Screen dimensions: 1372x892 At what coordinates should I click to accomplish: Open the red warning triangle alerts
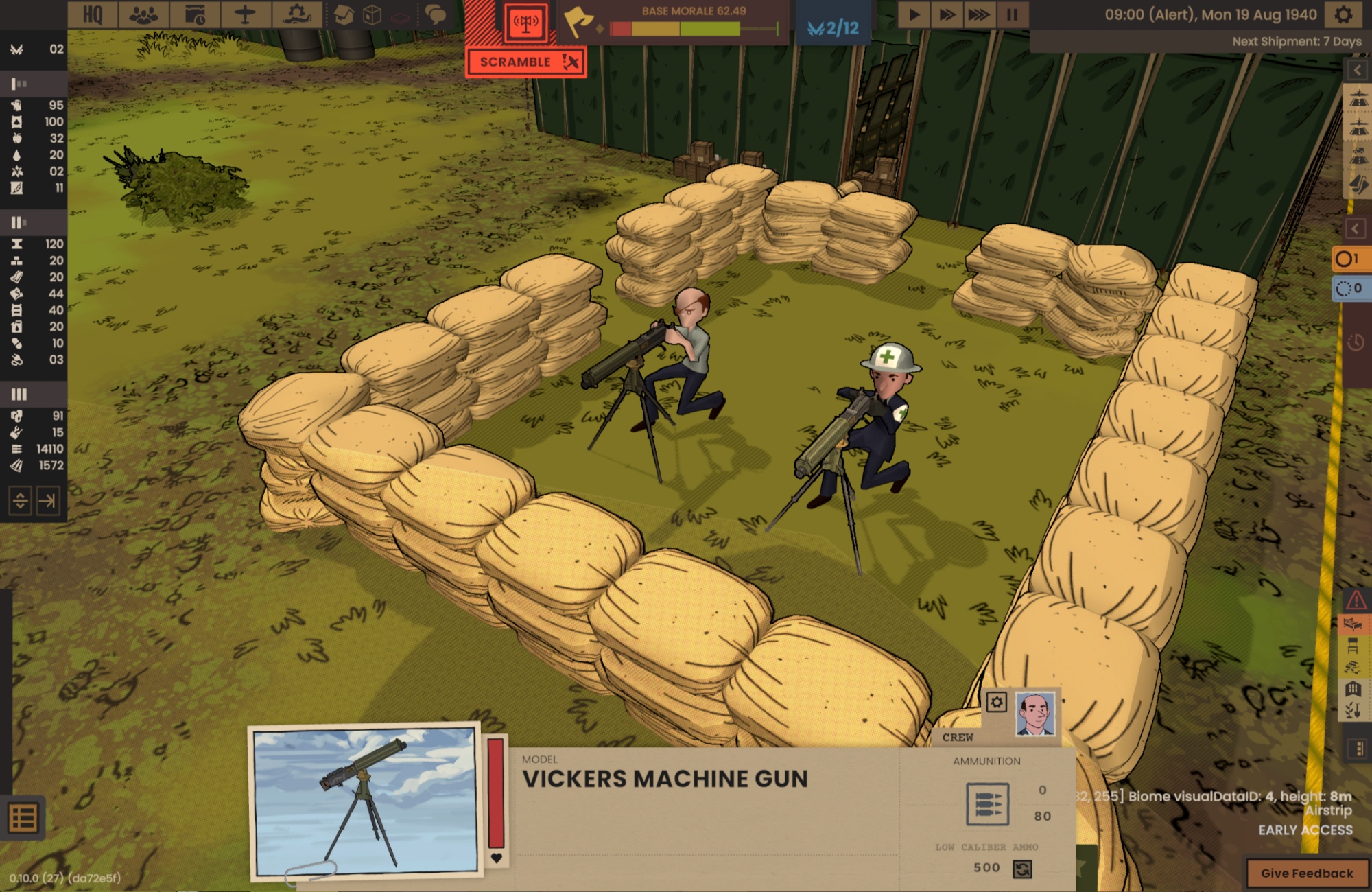point(1356,601)
